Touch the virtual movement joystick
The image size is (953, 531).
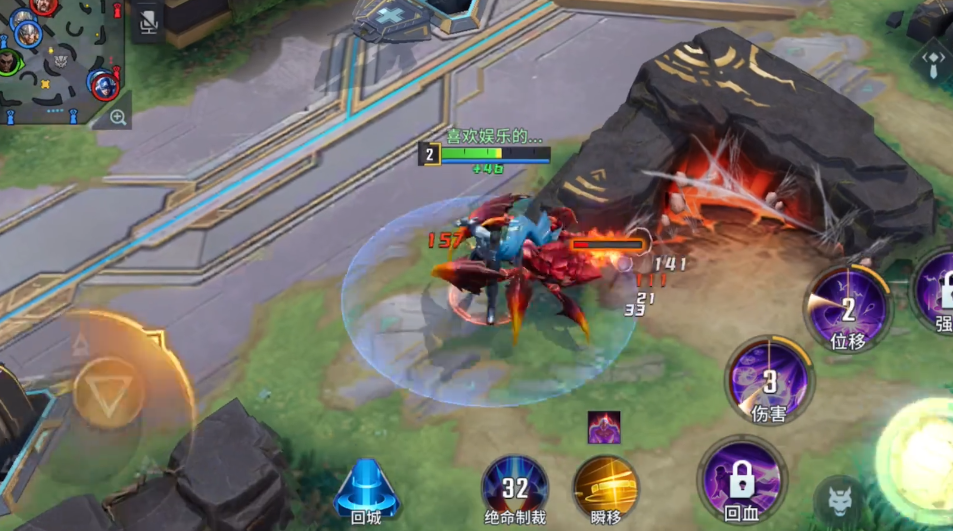point(108,390)
